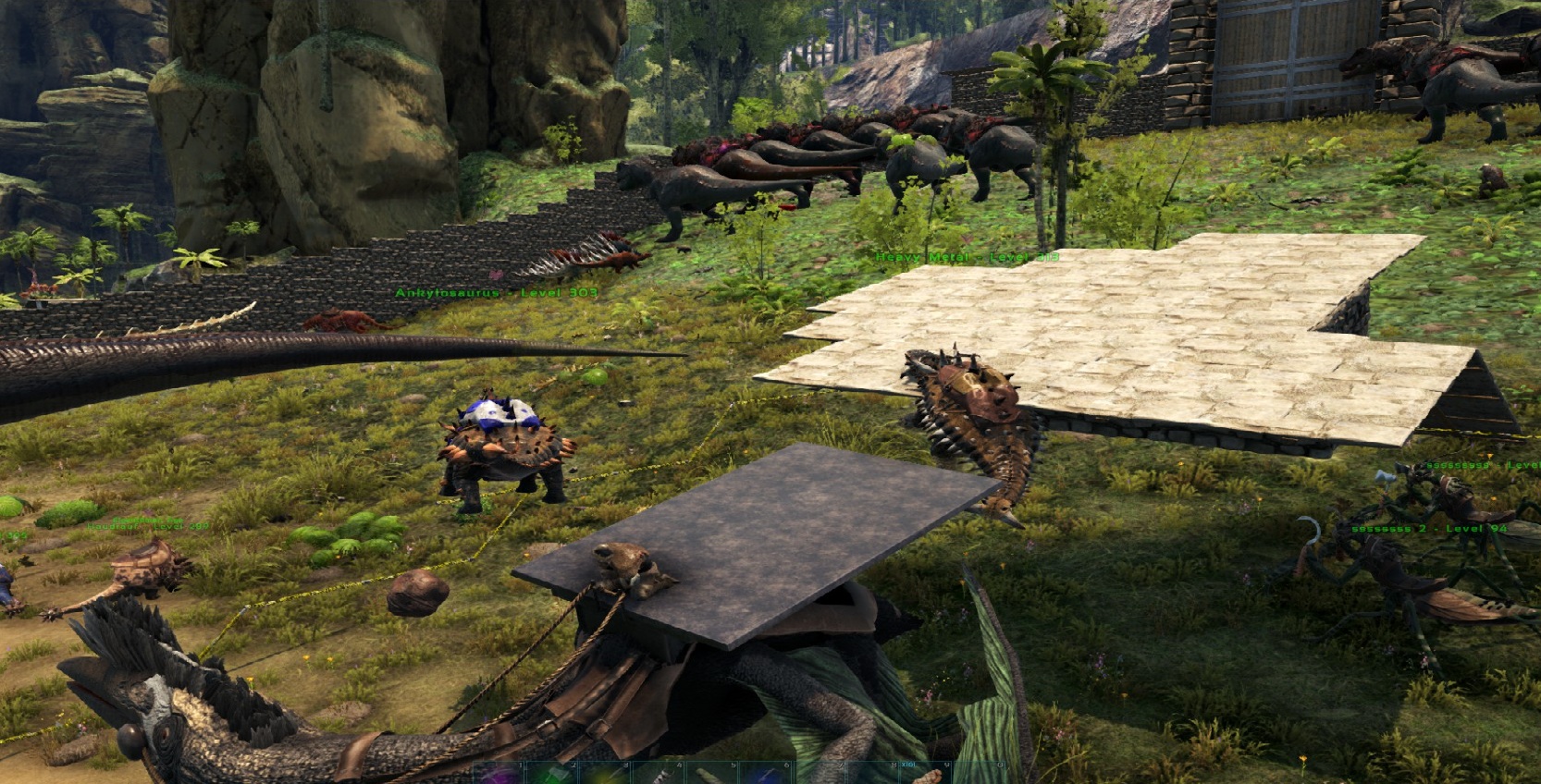This screenshot has width=1541, height=784.
Task: Choose the striped item in hotbar slot 4
Action: pyautogui.click(x=660, y=775)
